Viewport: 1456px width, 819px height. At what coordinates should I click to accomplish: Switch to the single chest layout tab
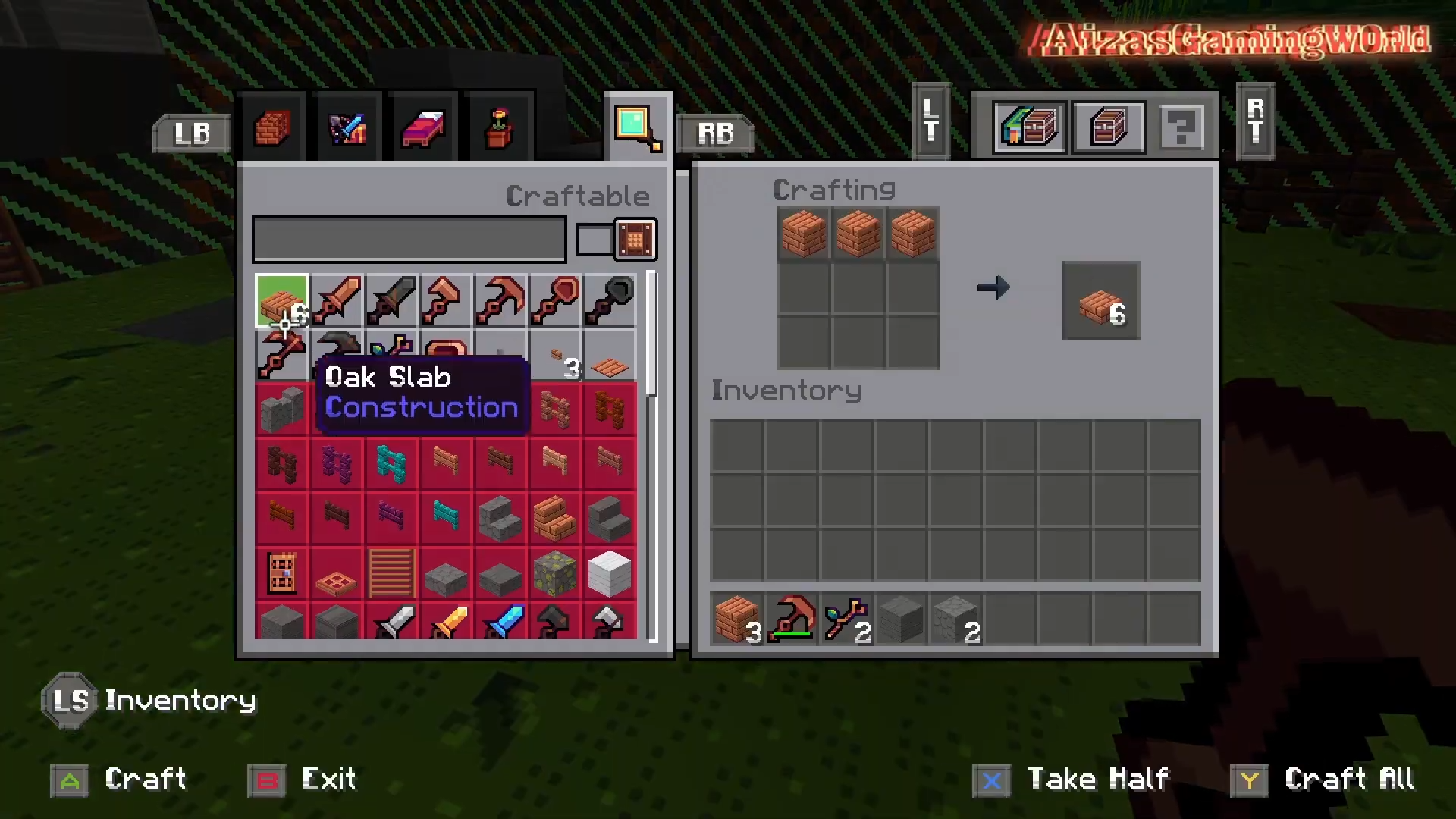pyautogui.click(x=1108, y=127)
